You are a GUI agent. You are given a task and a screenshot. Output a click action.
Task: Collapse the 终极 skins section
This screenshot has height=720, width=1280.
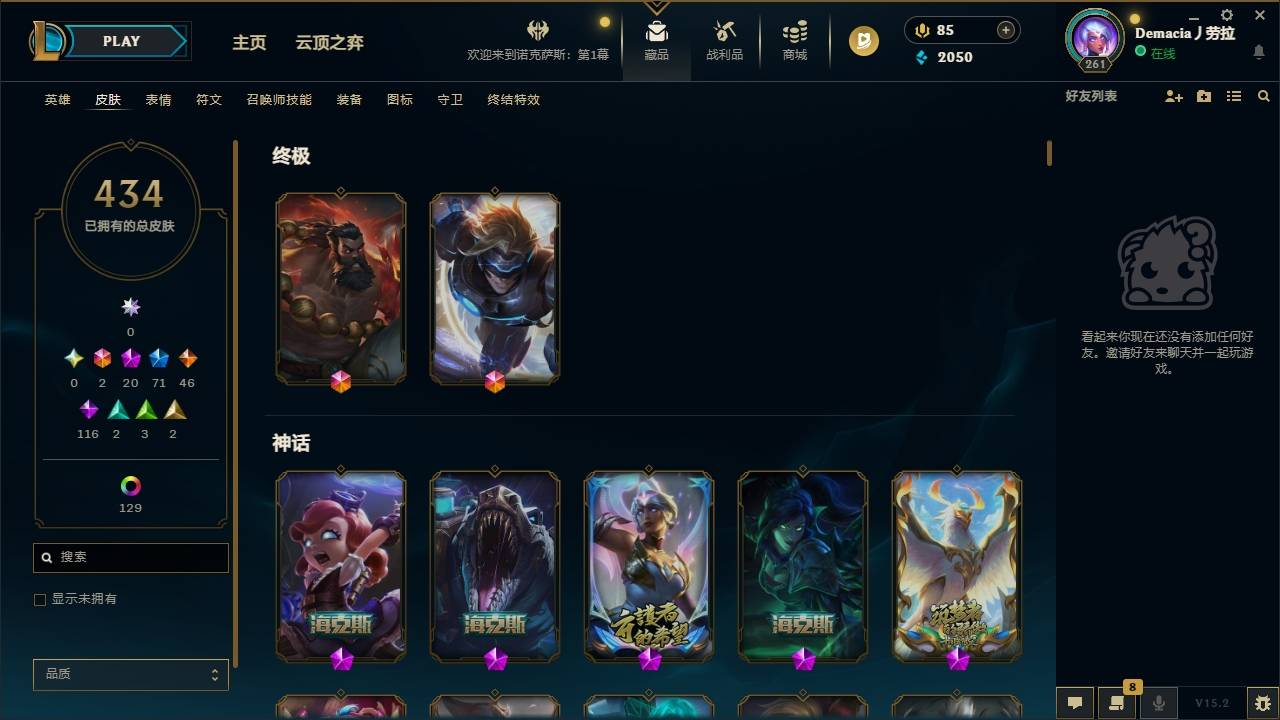point(292,157)
